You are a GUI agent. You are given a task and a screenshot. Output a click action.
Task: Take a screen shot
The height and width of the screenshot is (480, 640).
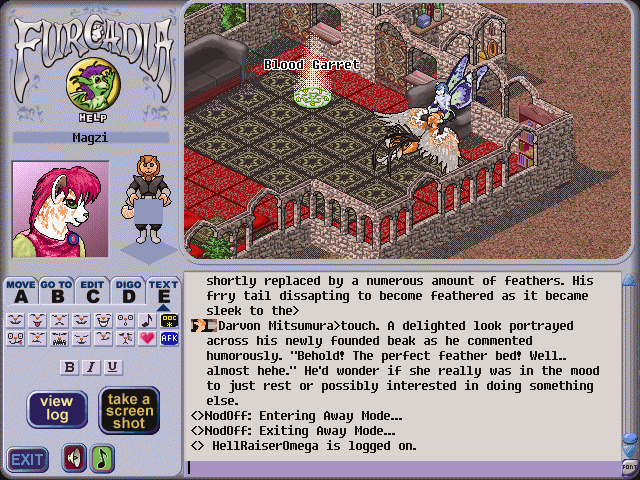coord(129,410)
